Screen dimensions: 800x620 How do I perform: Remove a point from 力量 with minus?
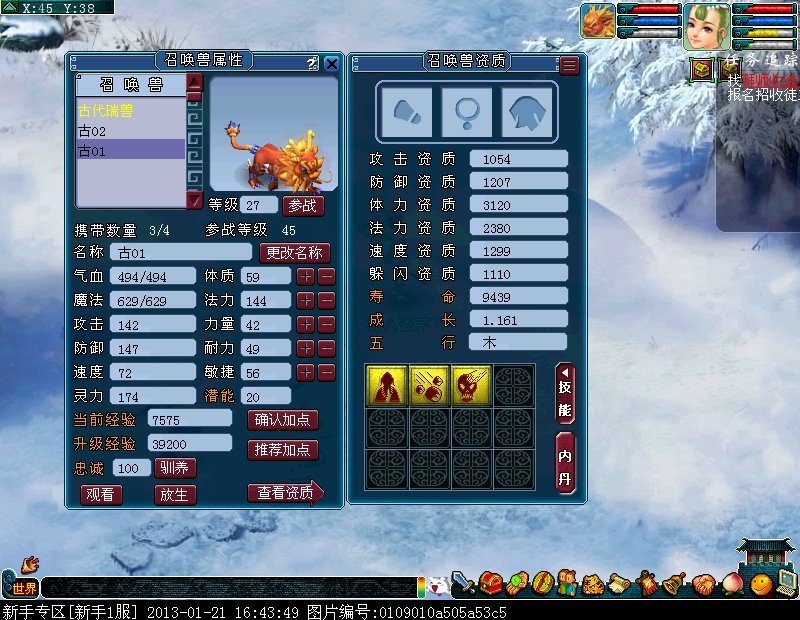pyautogui.click(x=326, y=324)
